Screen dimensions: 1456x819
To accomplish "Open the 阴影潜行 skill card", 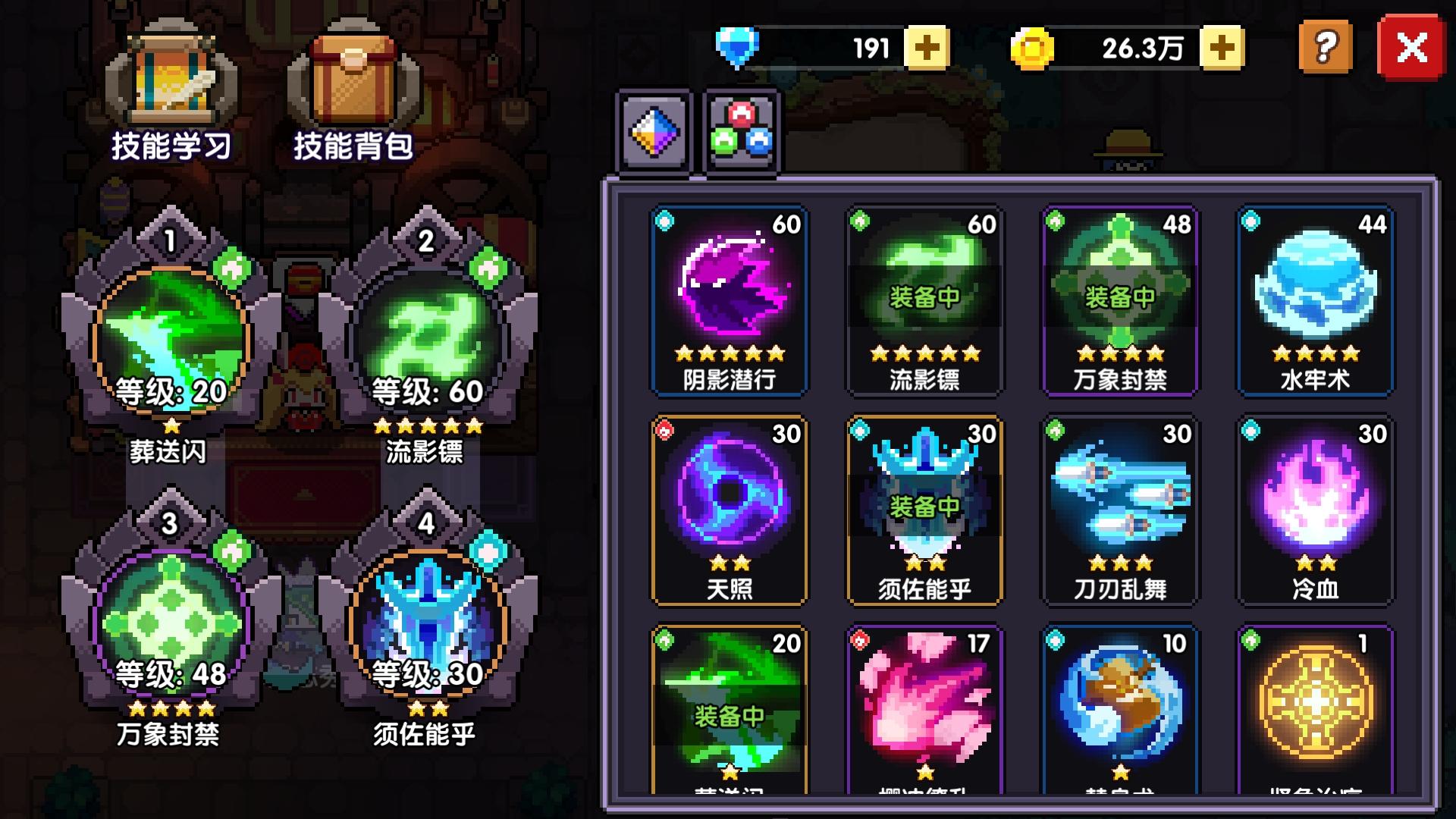I will (730, 300).
